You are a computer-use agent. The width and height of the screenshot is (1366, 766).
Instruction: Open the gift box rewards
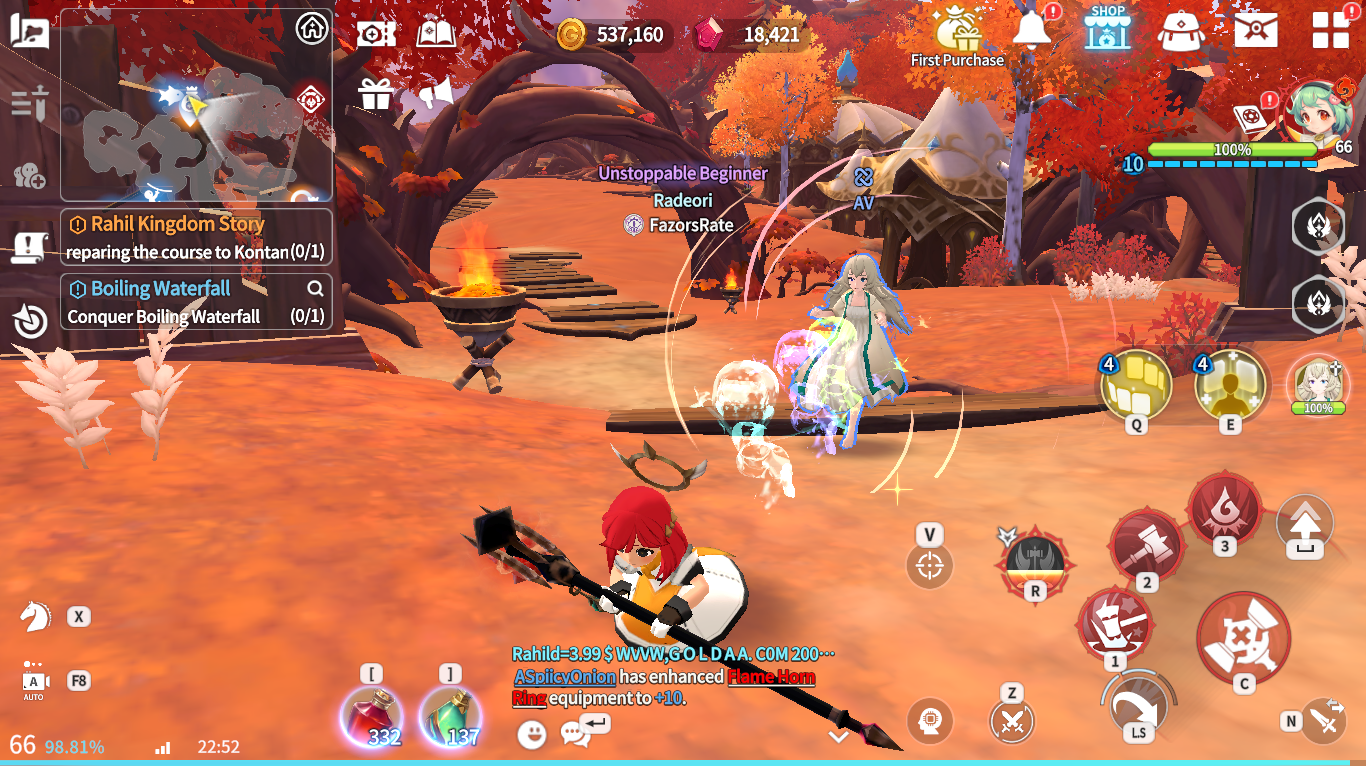(x=375, y=94)
